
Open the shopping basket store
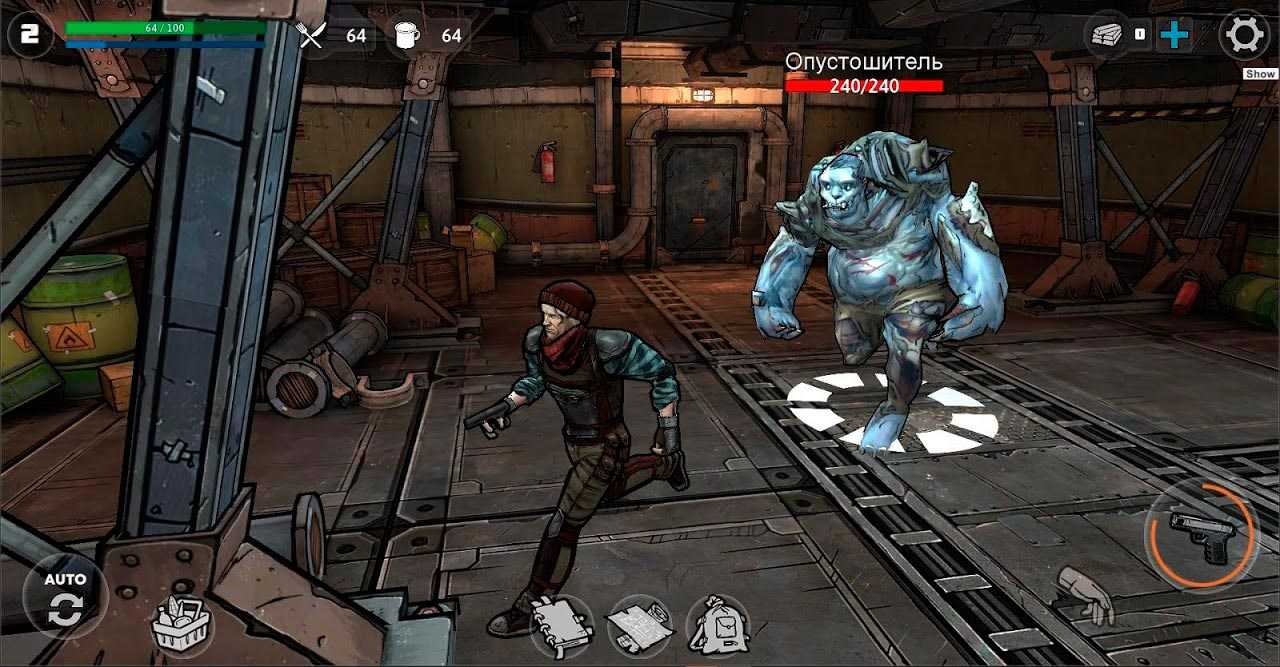pos(182,625)
